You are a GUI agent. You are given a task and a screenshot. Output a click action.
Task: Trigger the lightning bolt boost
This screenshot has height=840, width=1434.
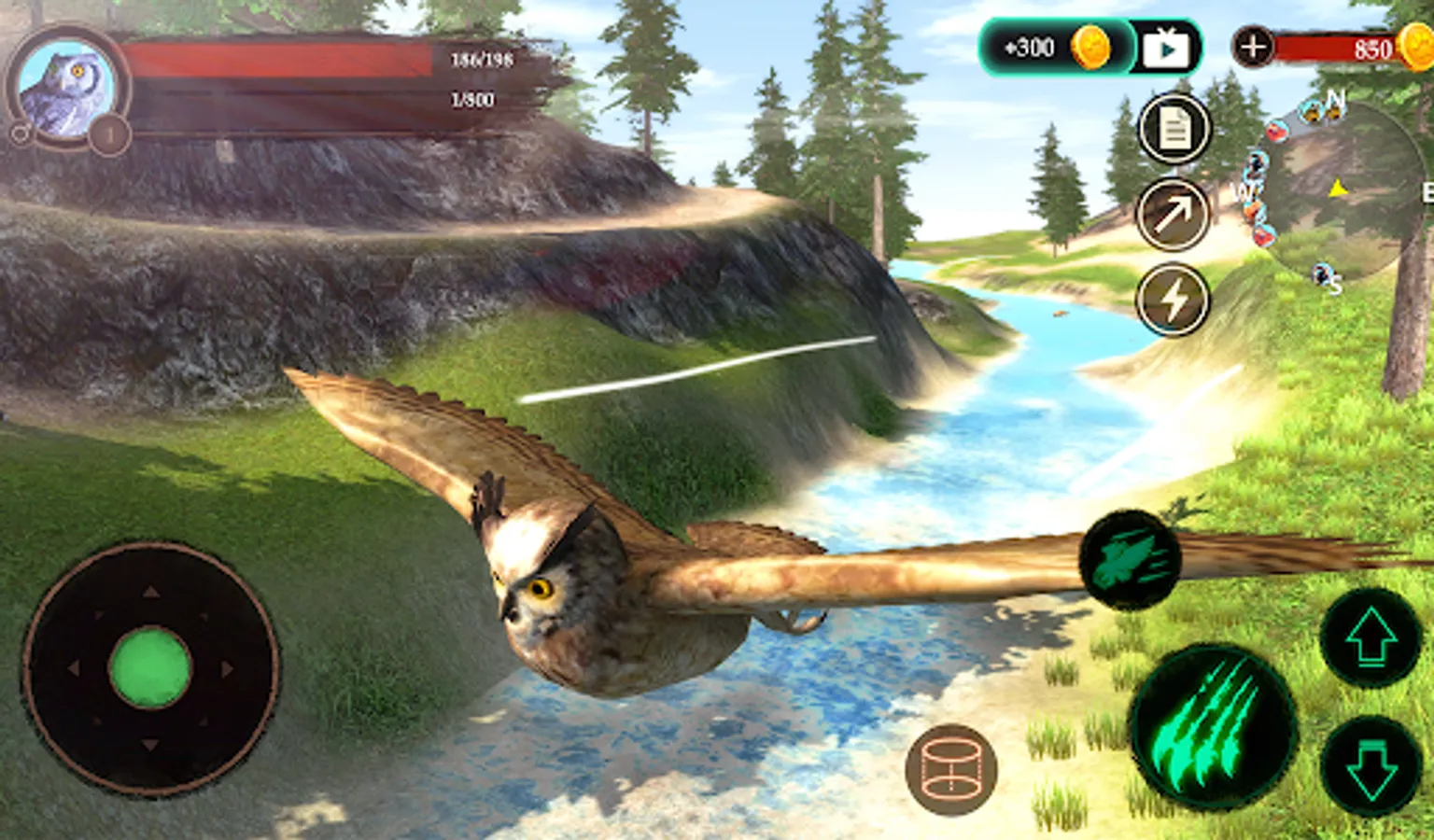coord(1173,300)
